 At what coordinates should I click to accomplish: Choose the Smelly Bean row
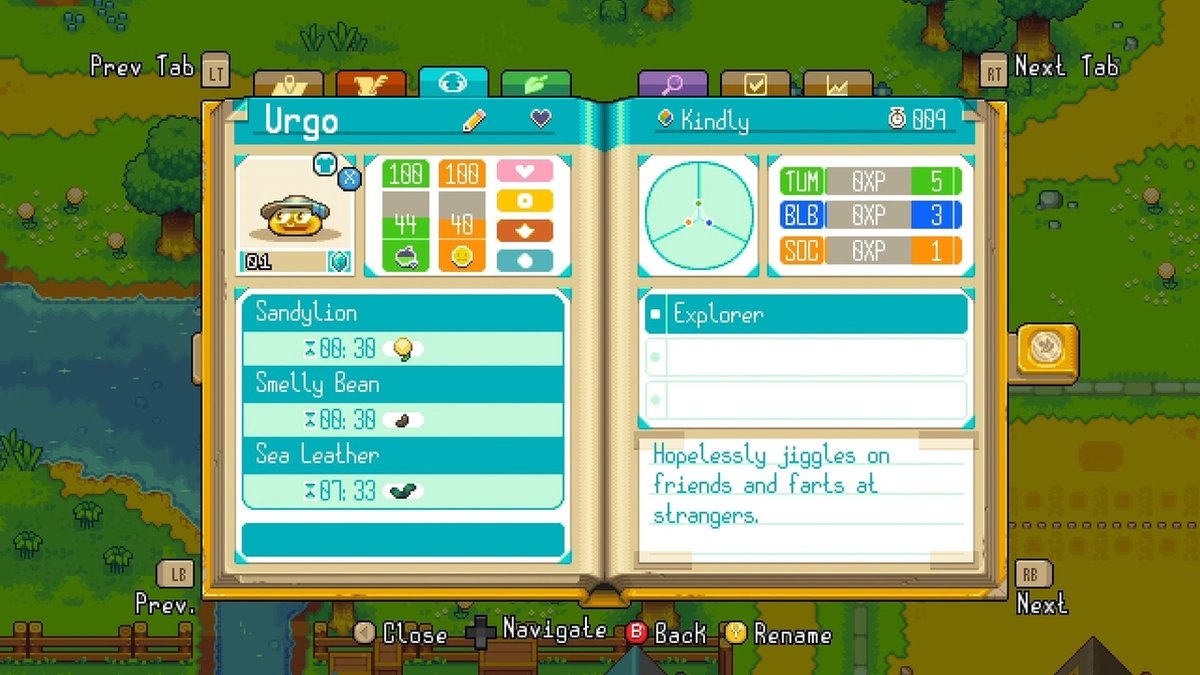point(403,384)
